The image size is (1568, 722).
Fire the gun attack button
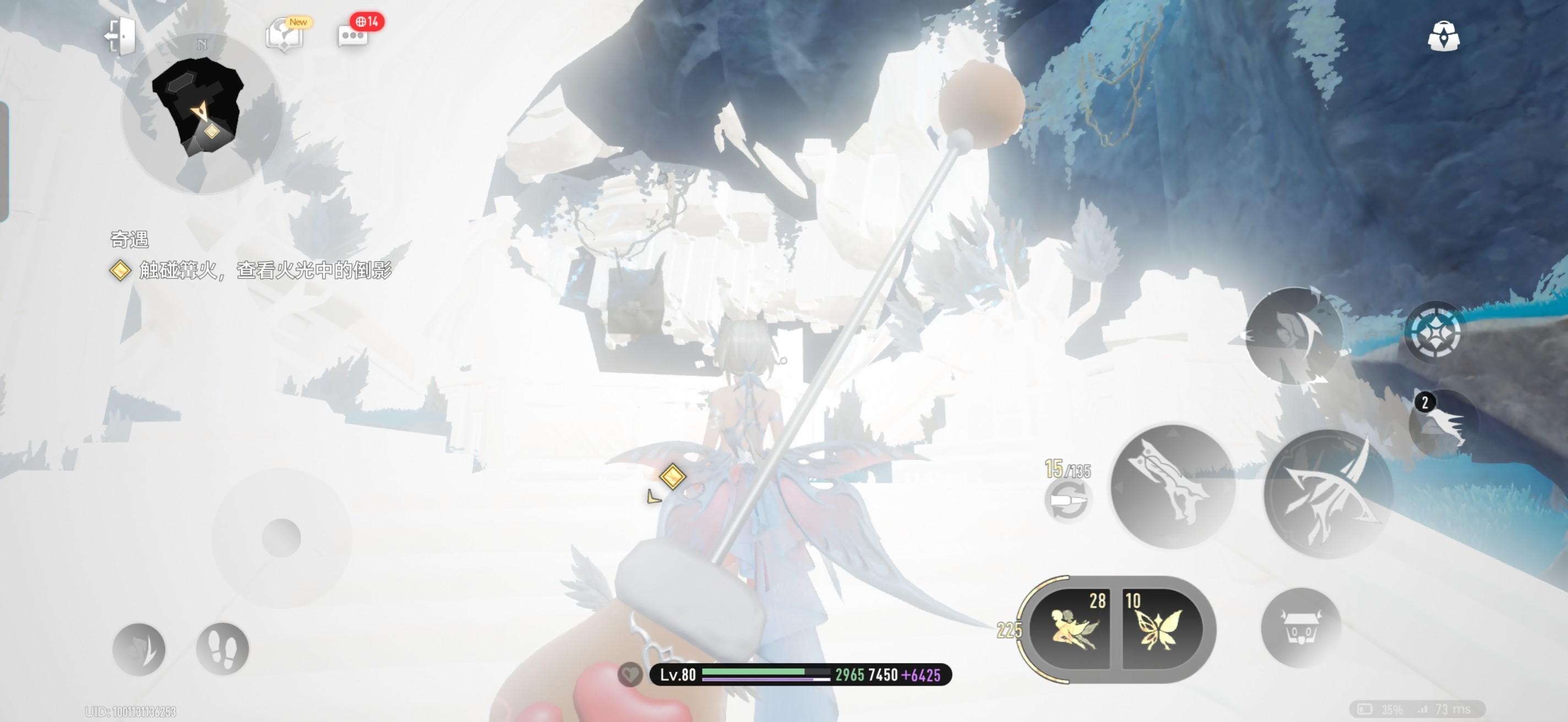click(1172, 486)
